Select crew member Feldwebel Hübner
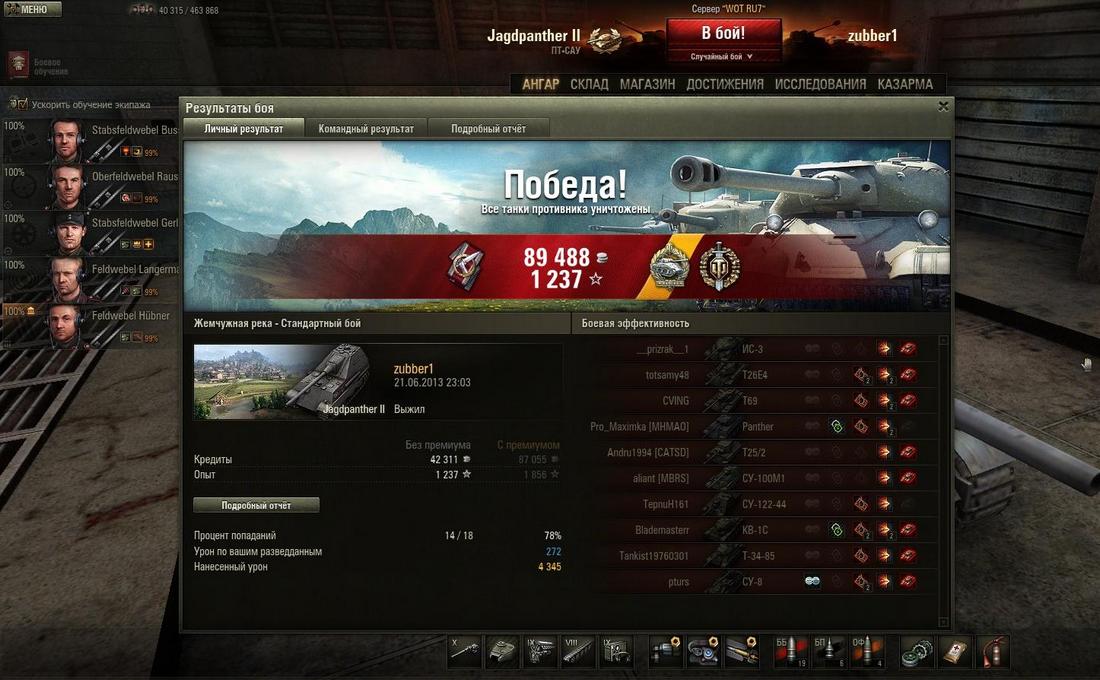This screenshot has width=1100, height=680. 90,326
